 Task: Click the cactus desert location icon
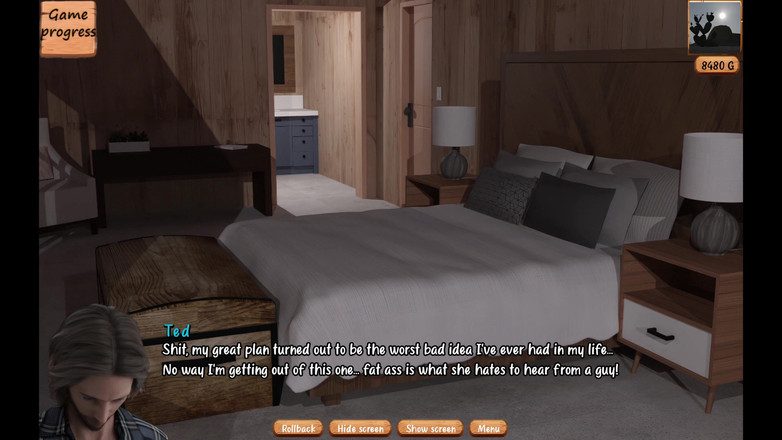(714, 27)
